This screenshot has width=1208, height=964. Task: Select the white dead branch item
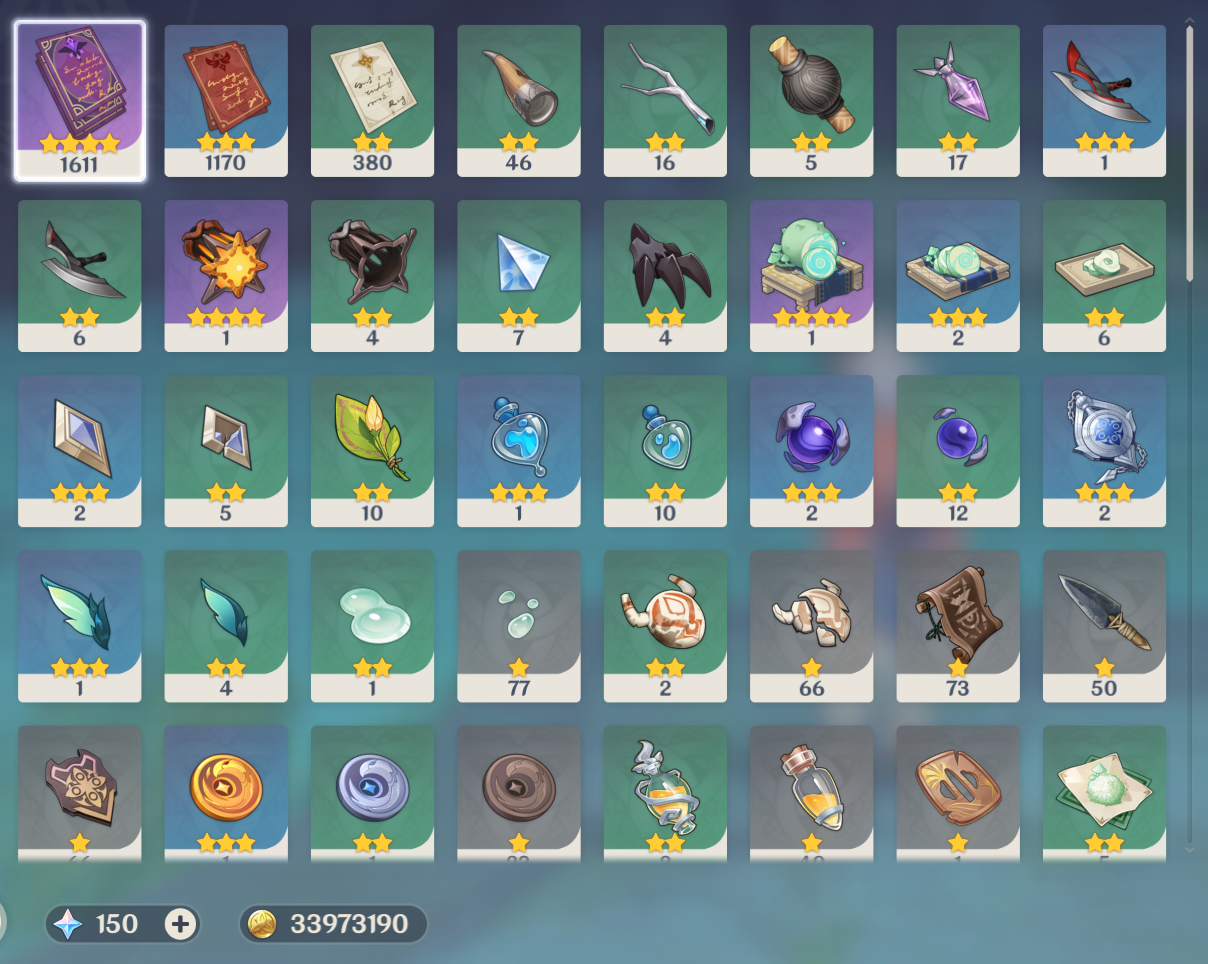point(665,100)
